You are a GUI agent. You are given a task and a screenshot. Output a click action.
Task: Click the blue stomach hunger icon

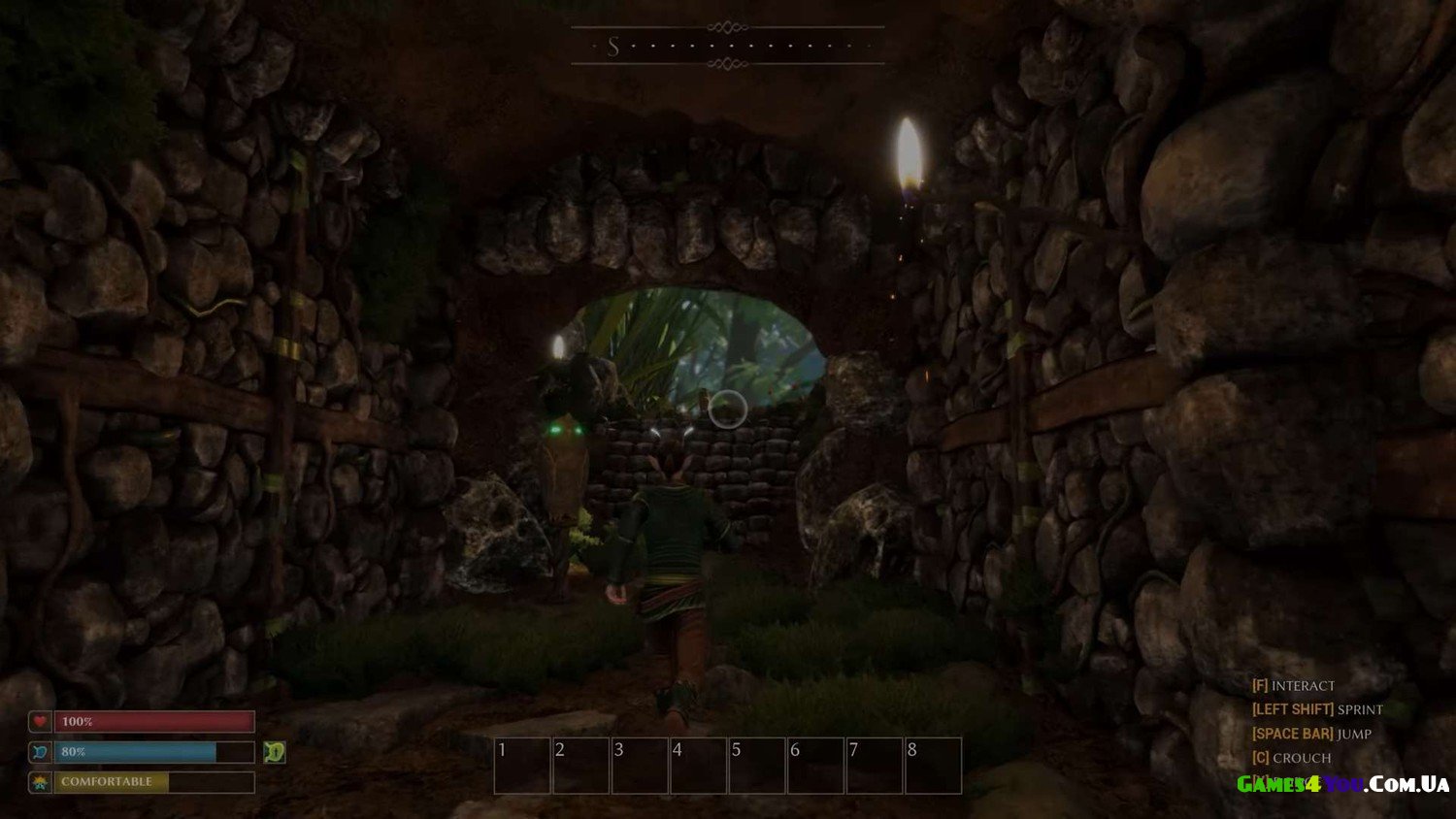coord(40,752)
